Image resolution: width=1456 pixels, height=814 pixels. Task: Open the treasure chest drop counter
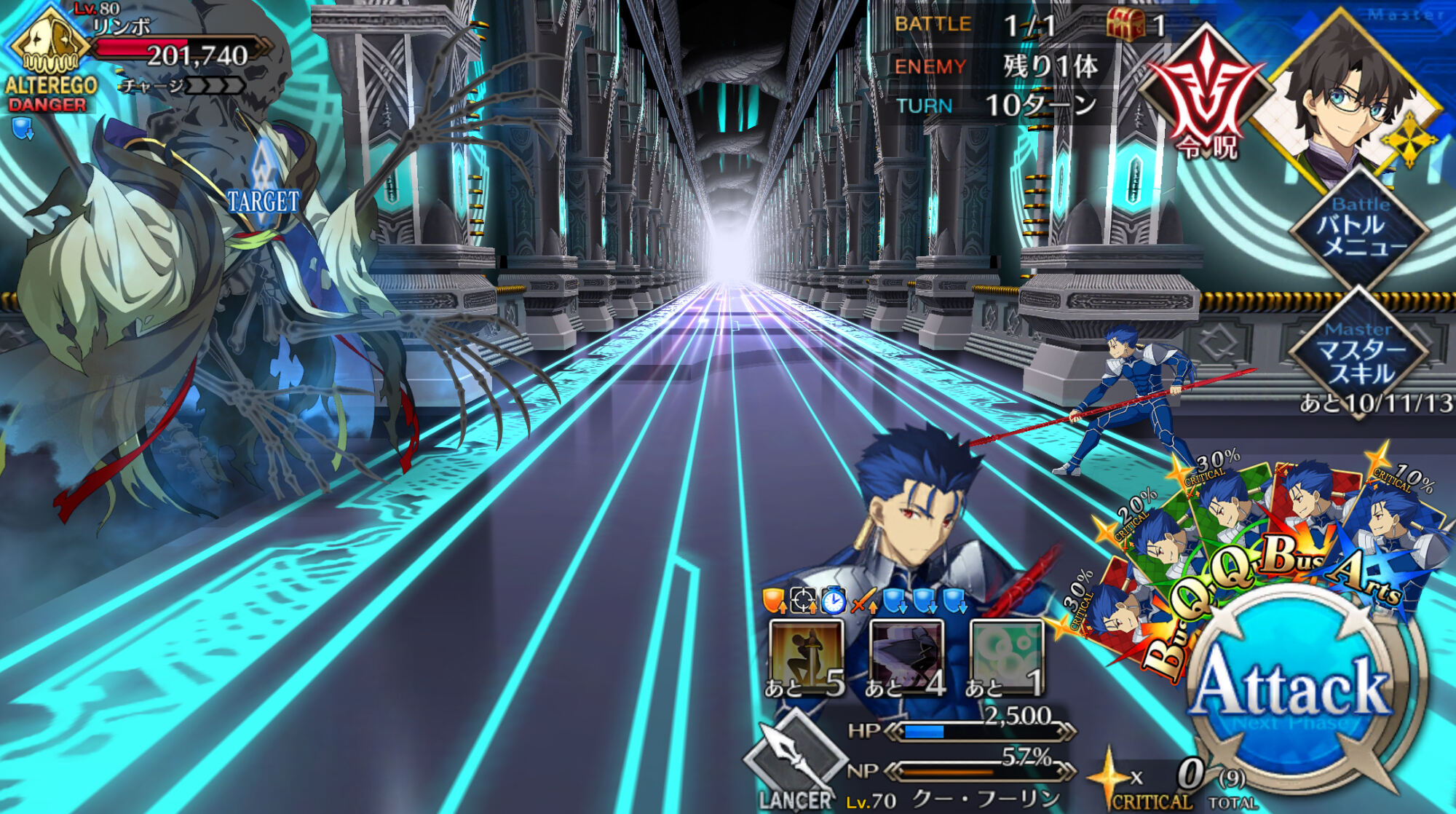(1125, 25)
